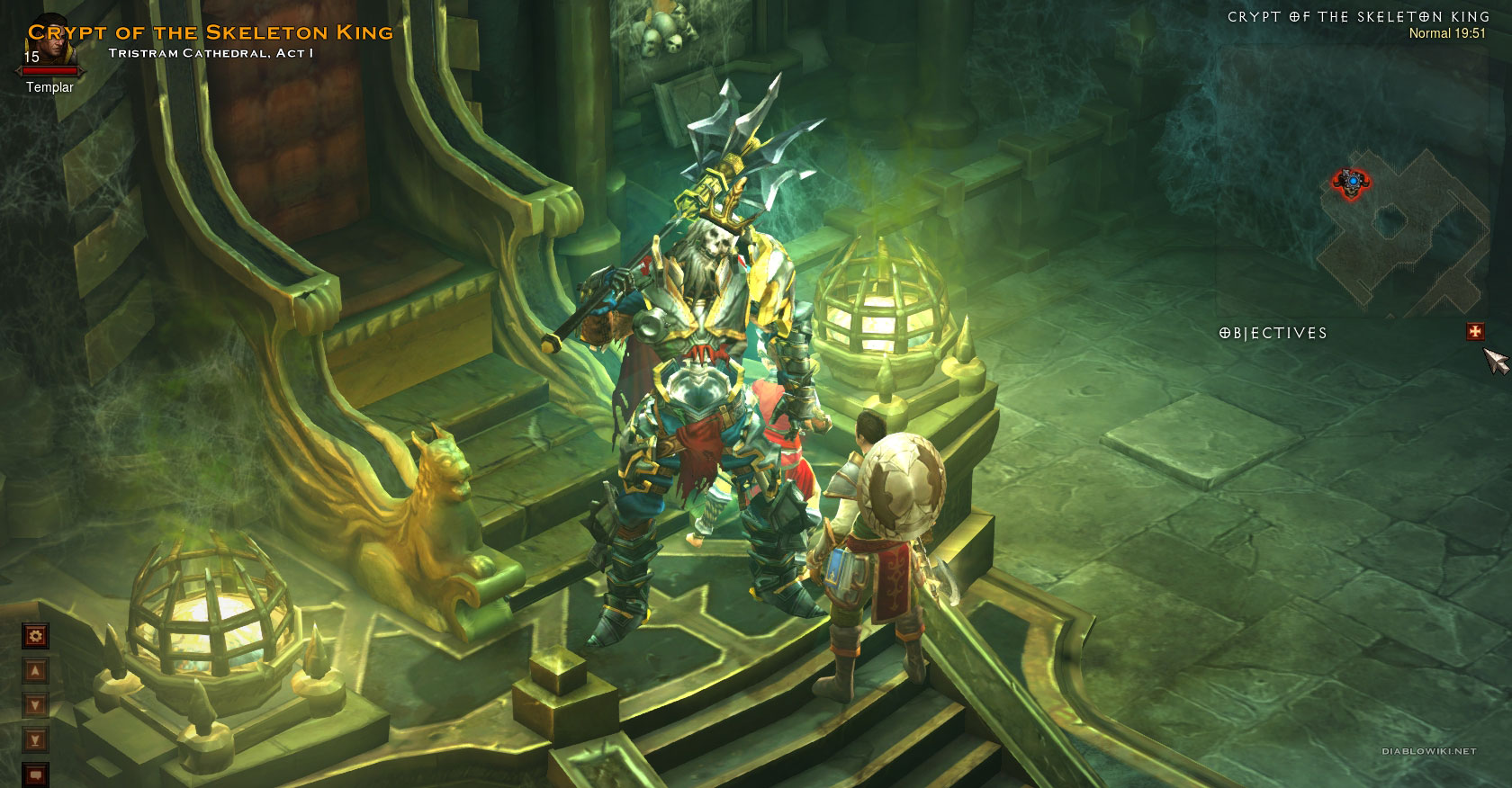Open the chat window speech bubble button
1512x788 pixels.
click(x=35, y=774)
